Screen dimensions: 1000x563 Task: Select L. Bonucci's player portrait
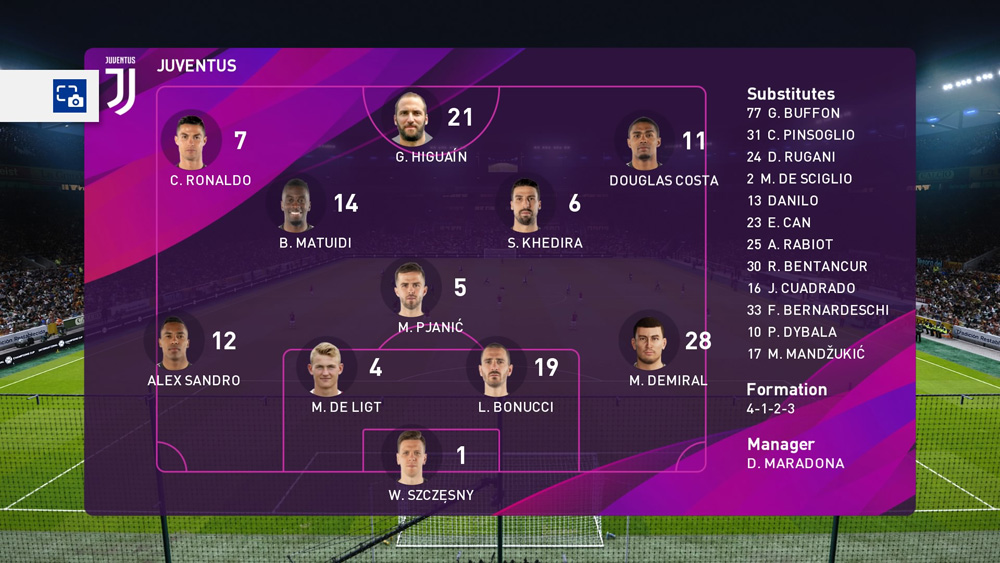(x=496, y=368)
